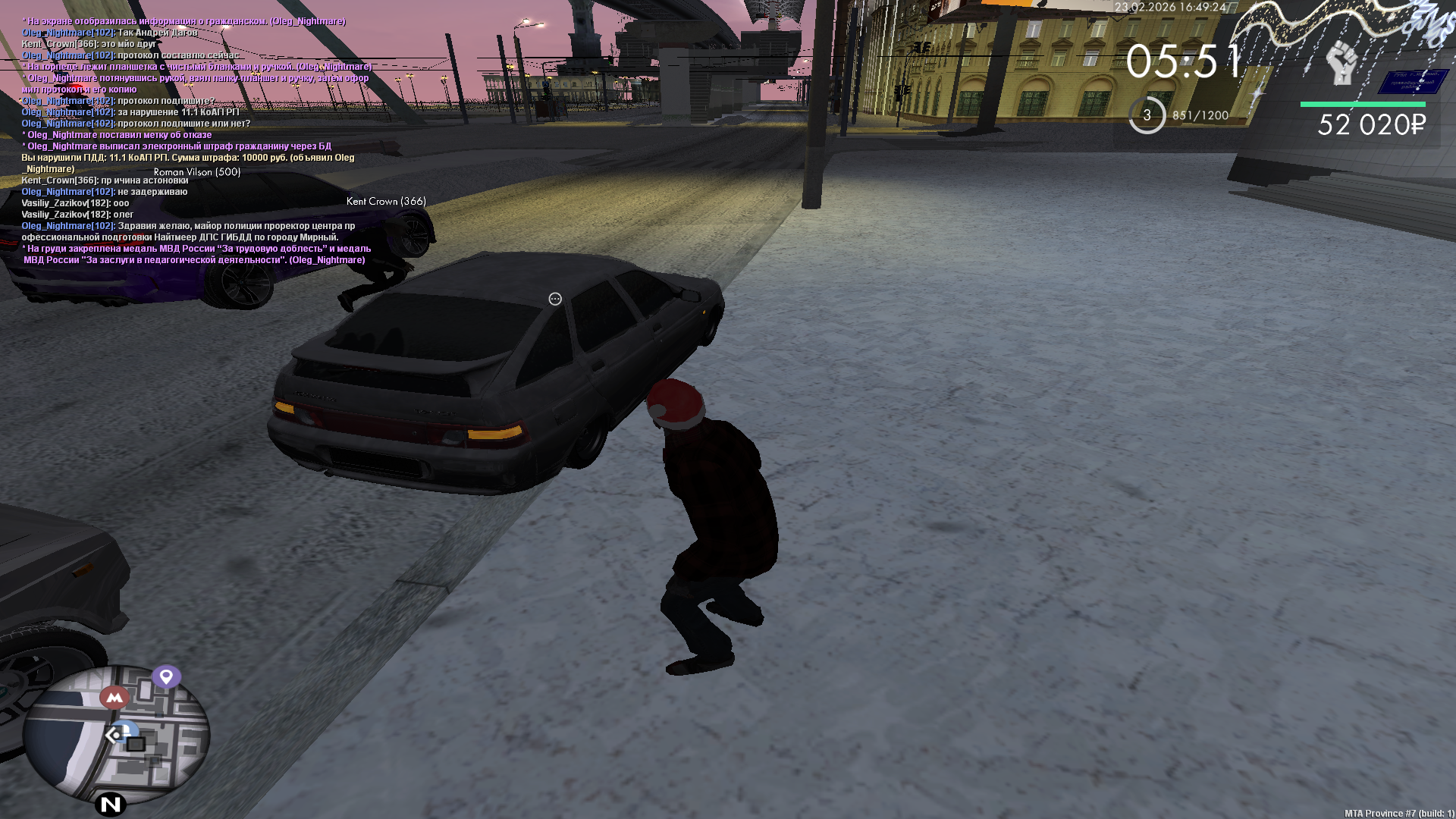1456x819 pixels.
Task: Click the north compass N marker
Action: 111,804
